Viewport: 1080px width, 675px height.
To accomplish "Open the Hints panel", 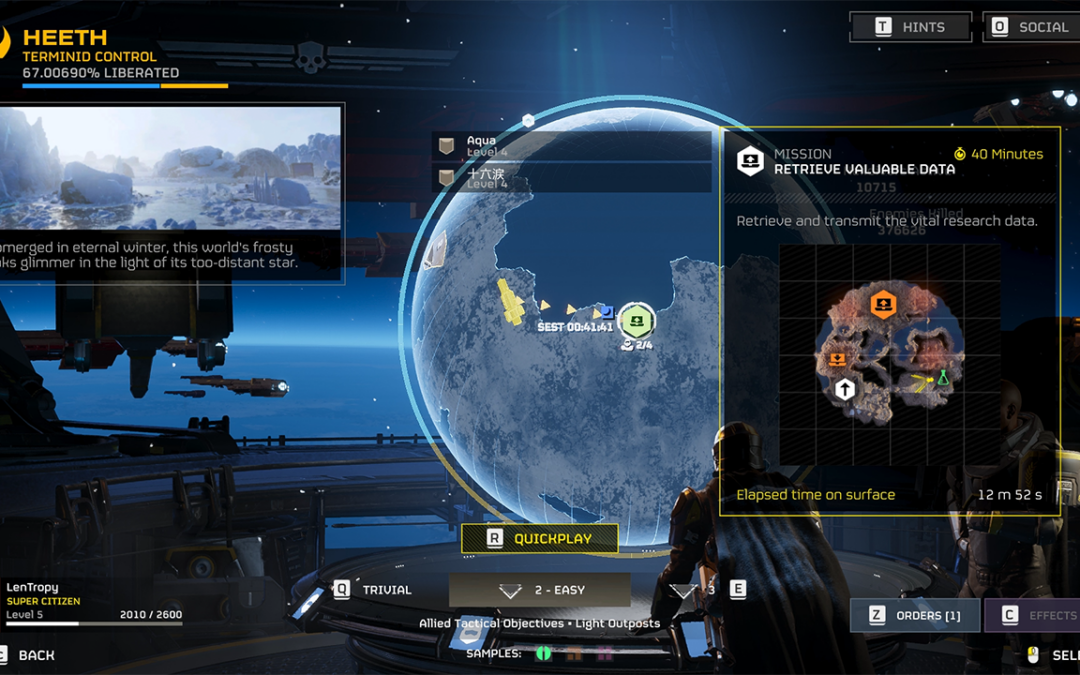I will pyautogui.click(x=910, y=27).
